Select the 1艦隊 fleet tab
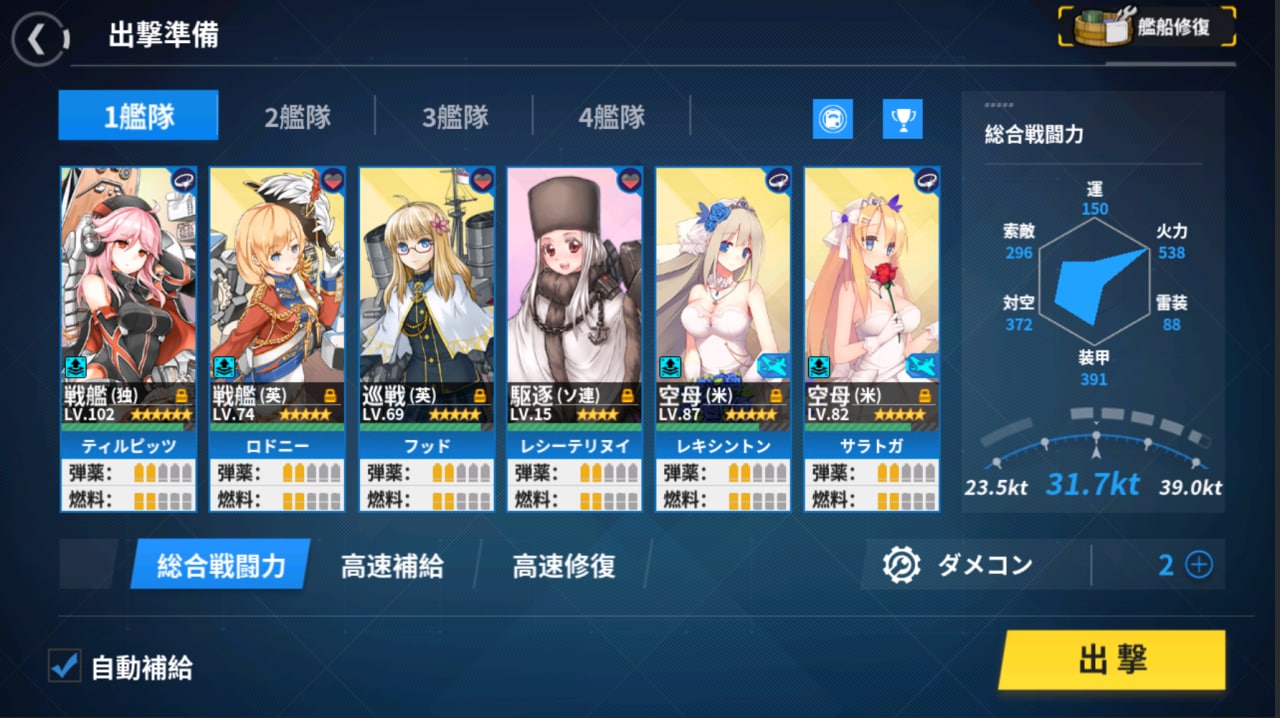This screenshot has width=1280, height=718. point(138,117)
